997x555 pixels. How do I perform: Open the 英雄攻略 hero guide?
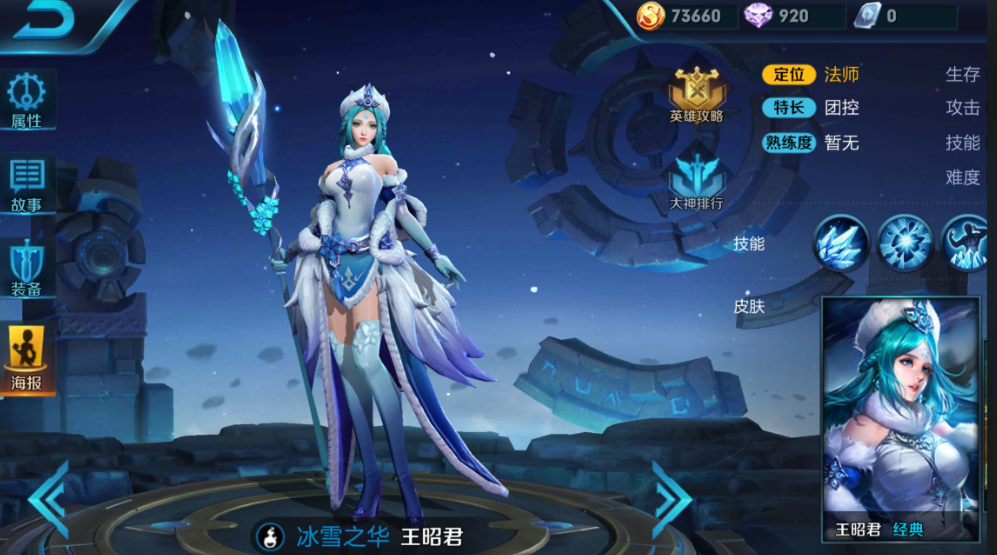click(x=696, y=96)
